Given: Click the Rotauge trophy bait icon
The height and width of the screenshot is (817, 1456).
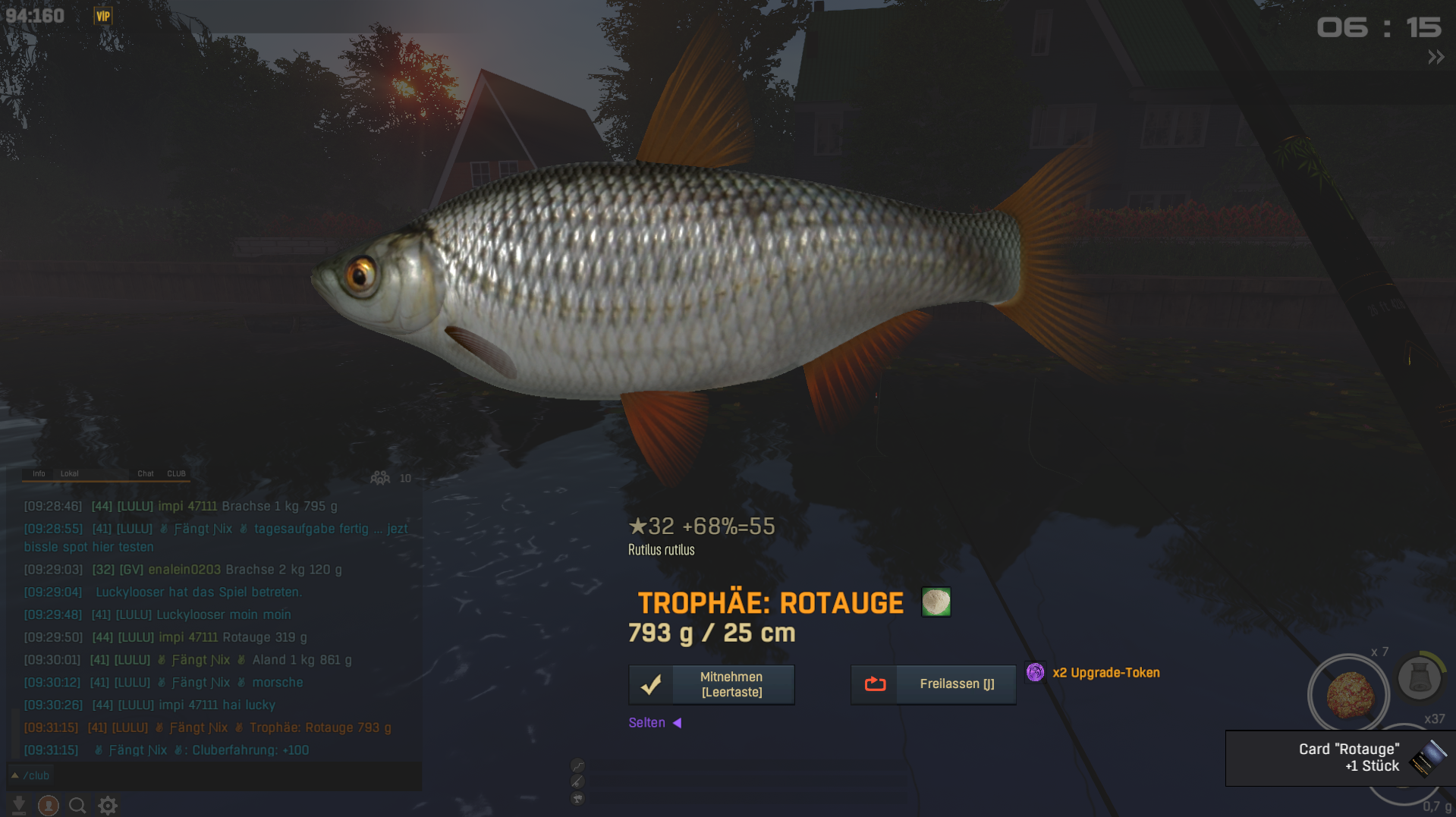Looking at the screenshot, I should tap(936, 602).
